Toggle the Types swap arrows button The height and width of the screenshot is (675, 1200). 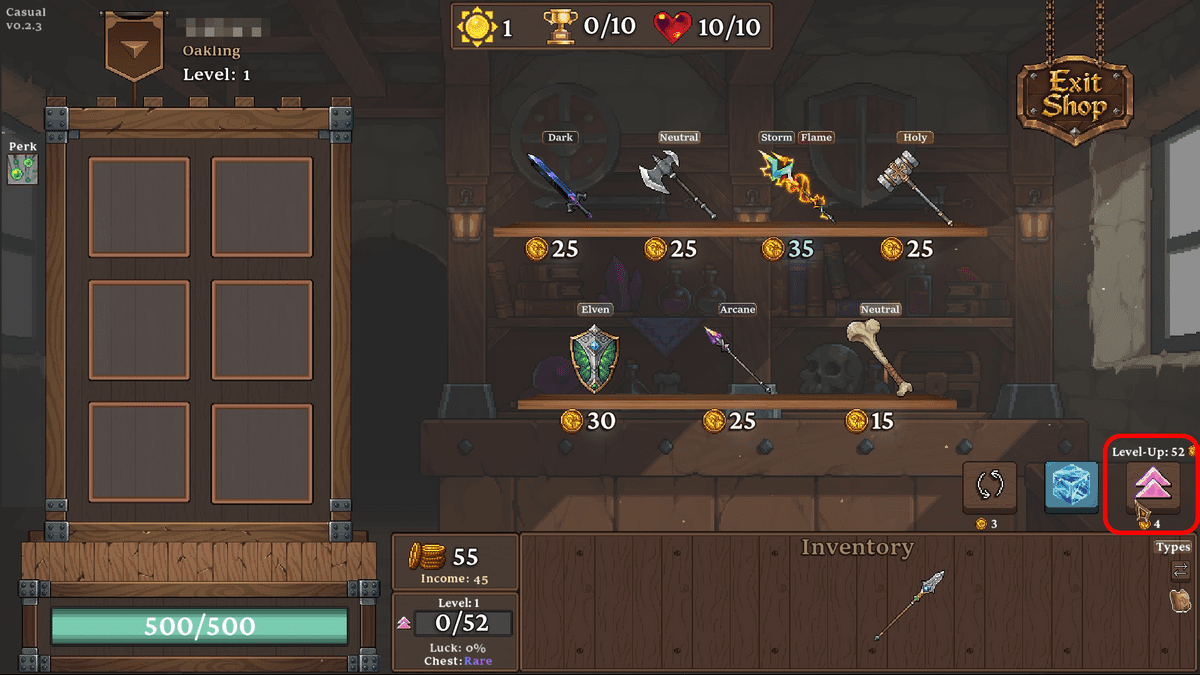tap(1180, 570)
